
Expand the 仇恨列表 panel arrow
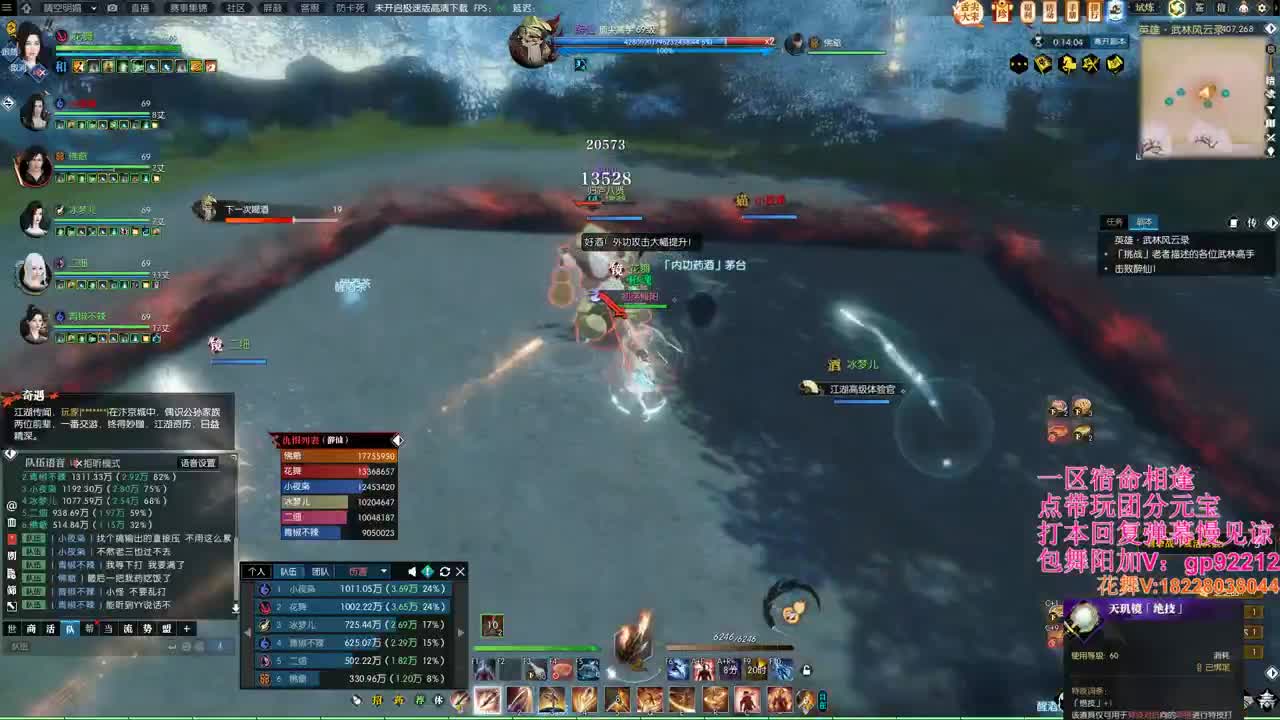coord(397,440)
